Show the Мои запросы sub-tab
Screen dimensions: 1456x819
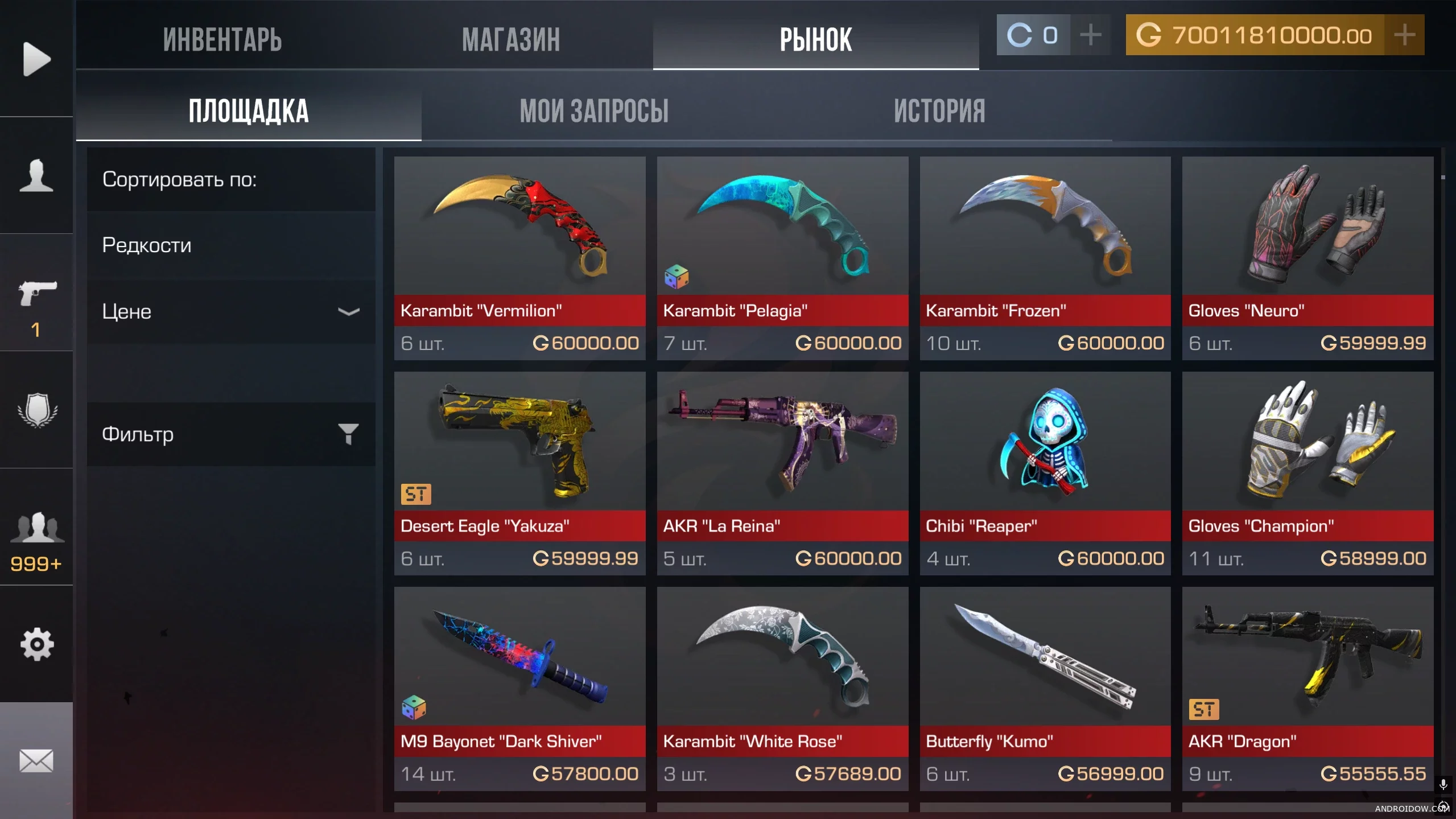tap(593, 110)
